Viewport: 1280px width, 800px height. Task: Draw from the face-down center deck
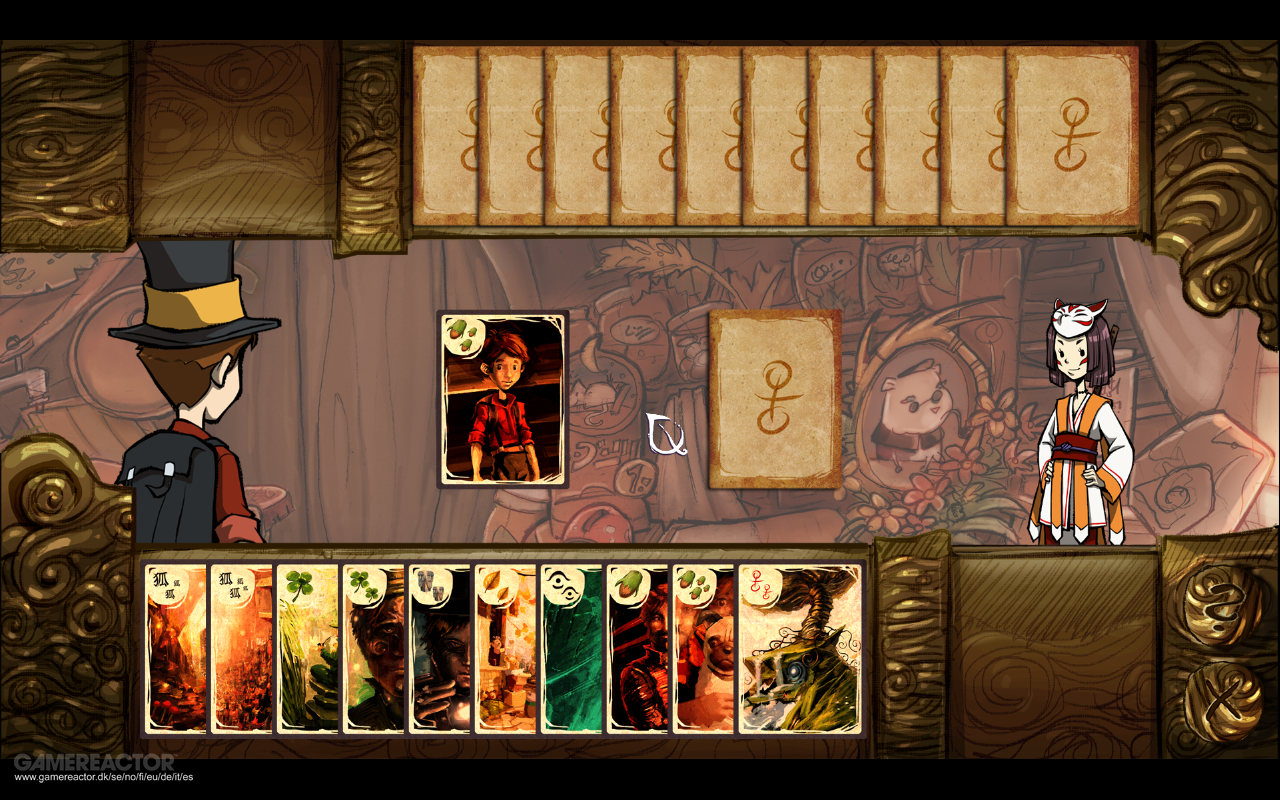click(775, 398)
